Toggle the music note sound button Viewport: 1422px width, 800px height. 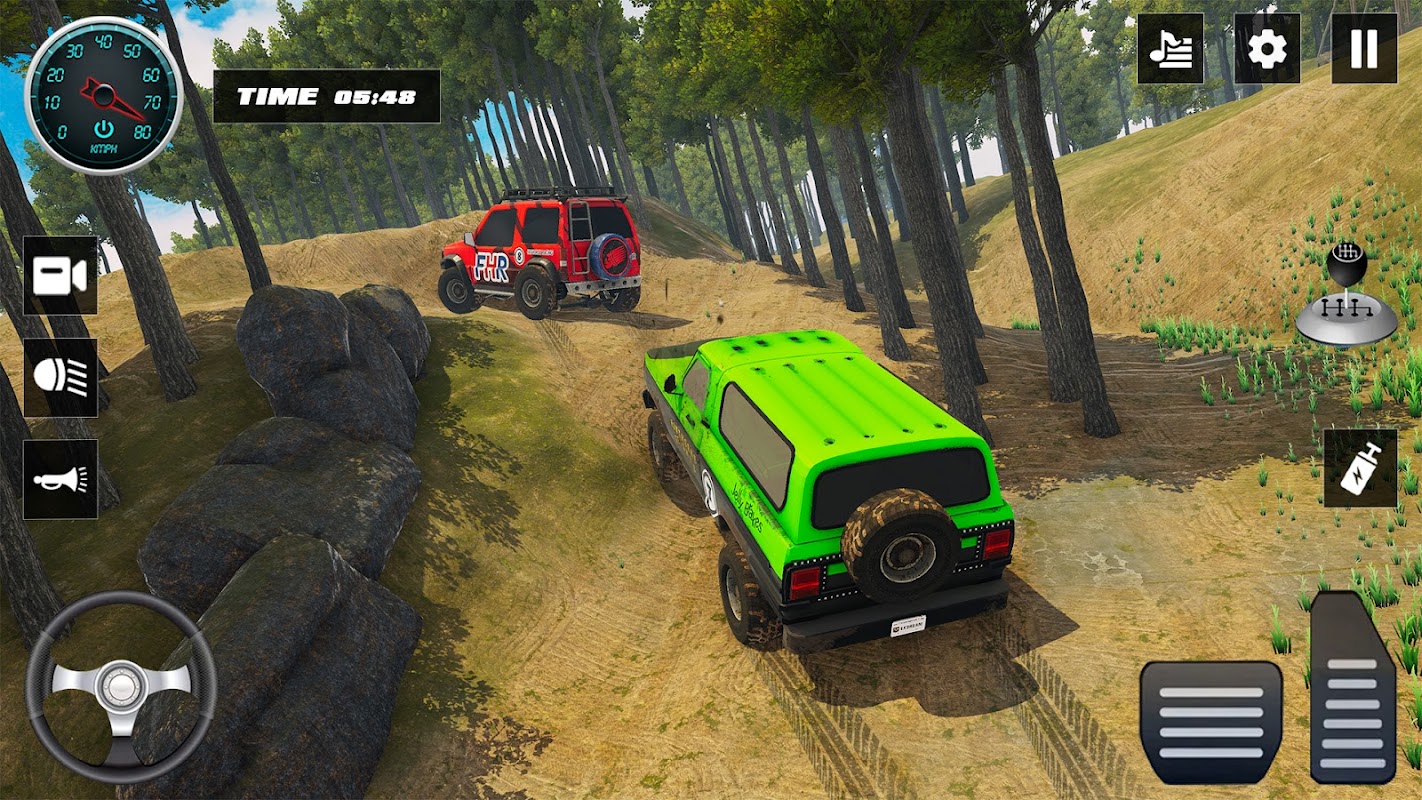(x=1170, y=48)
